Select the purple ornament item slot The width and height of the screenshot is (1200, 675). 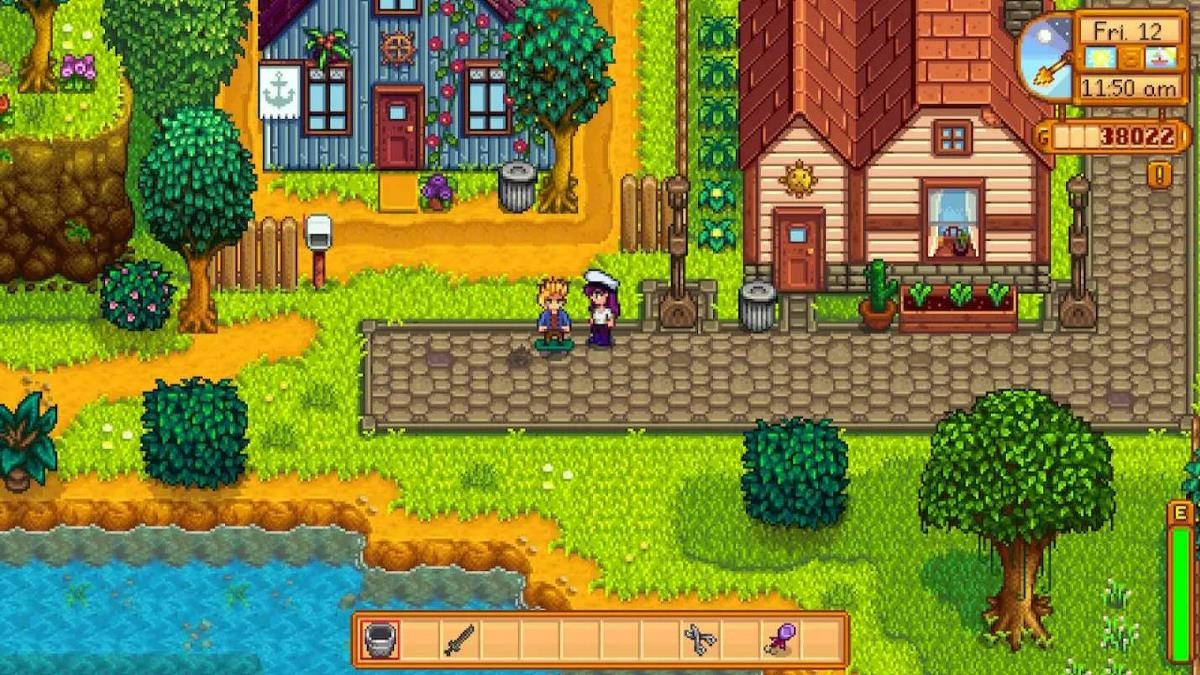(778, 640)
